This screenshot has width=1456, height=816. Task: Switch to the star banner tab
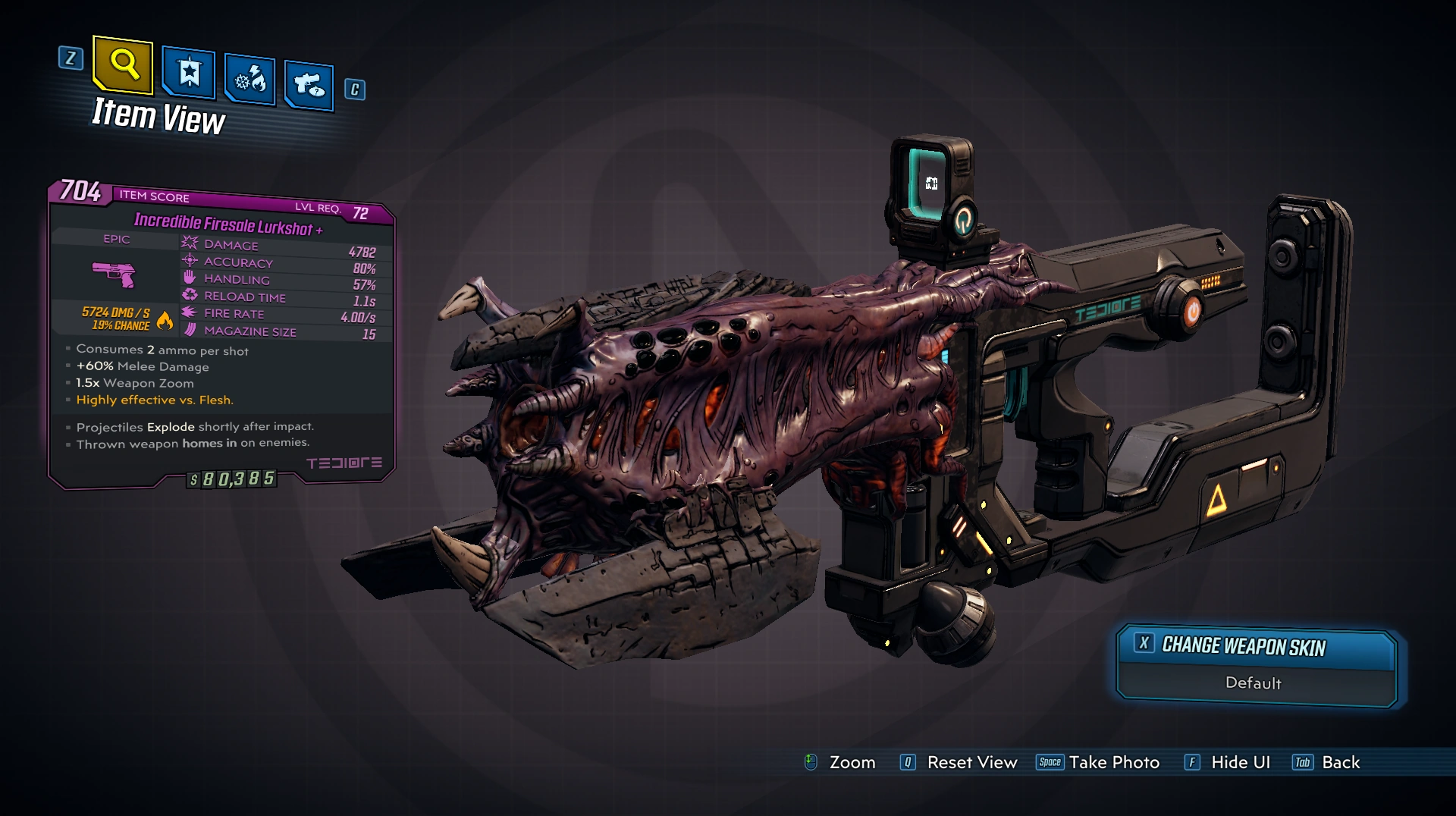(189, 74)
